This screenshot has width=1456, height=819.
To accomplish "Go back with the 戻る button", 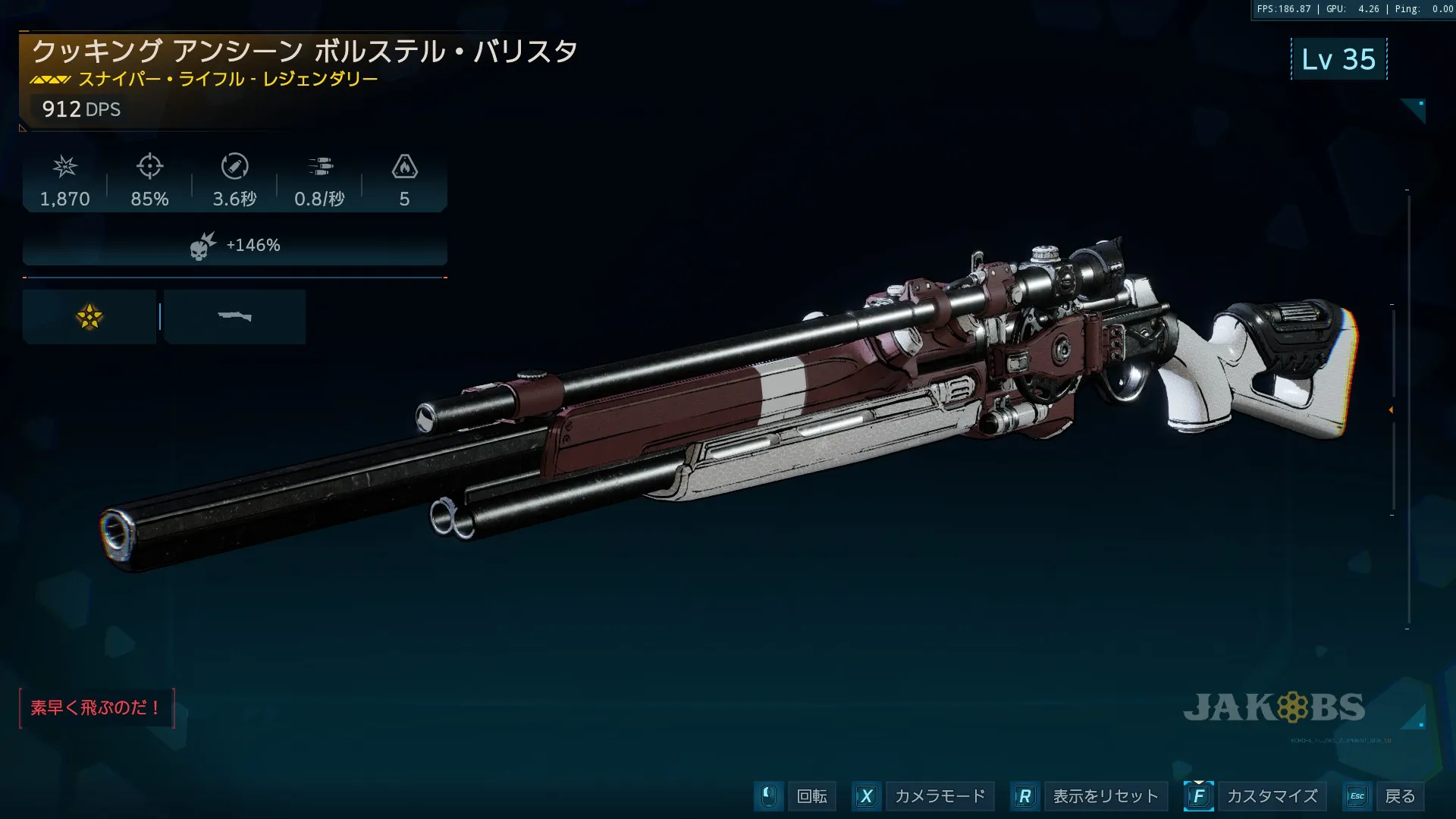I will (1399, 796).
